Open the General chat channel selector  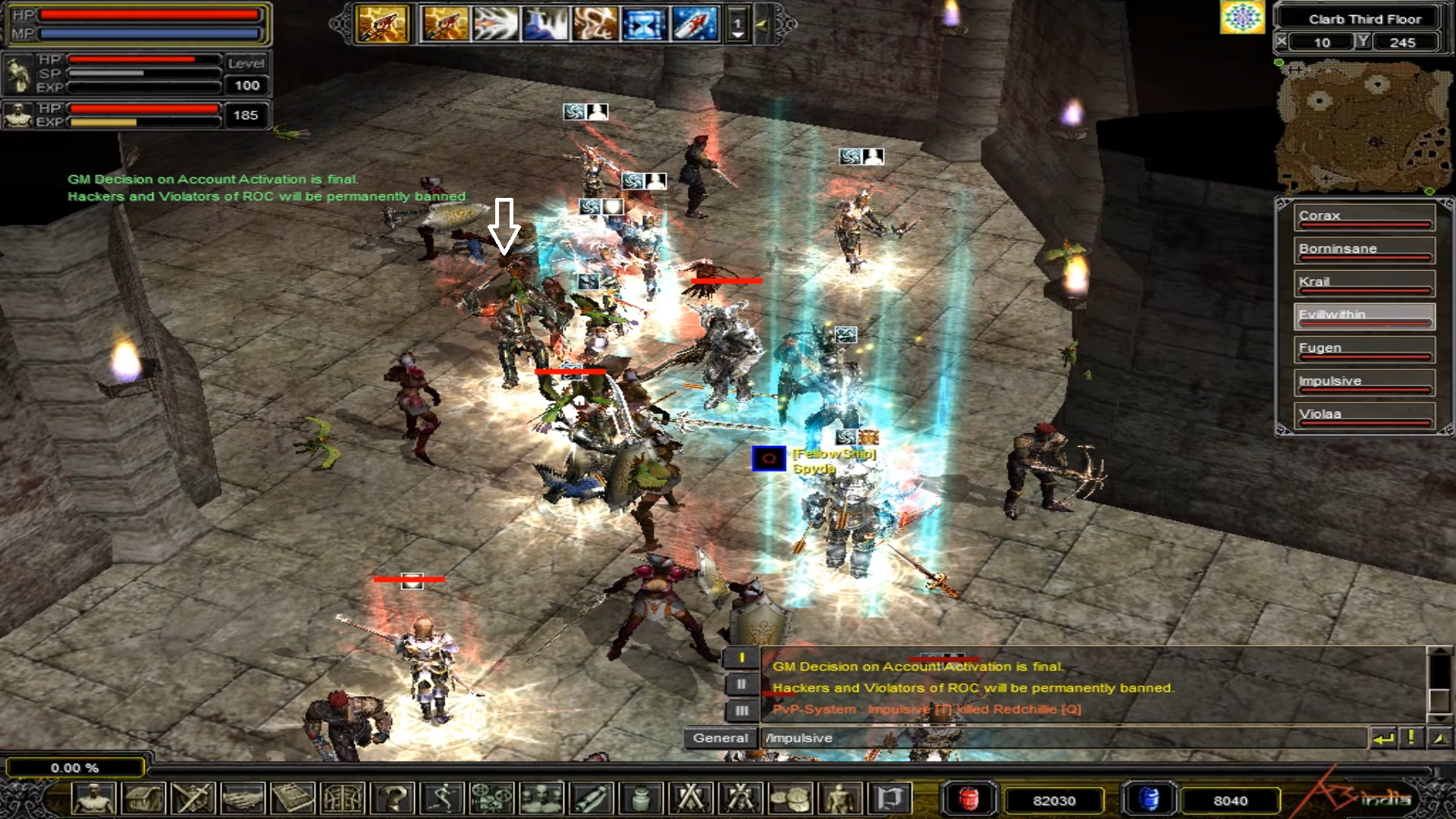click(x=720, y=738)
